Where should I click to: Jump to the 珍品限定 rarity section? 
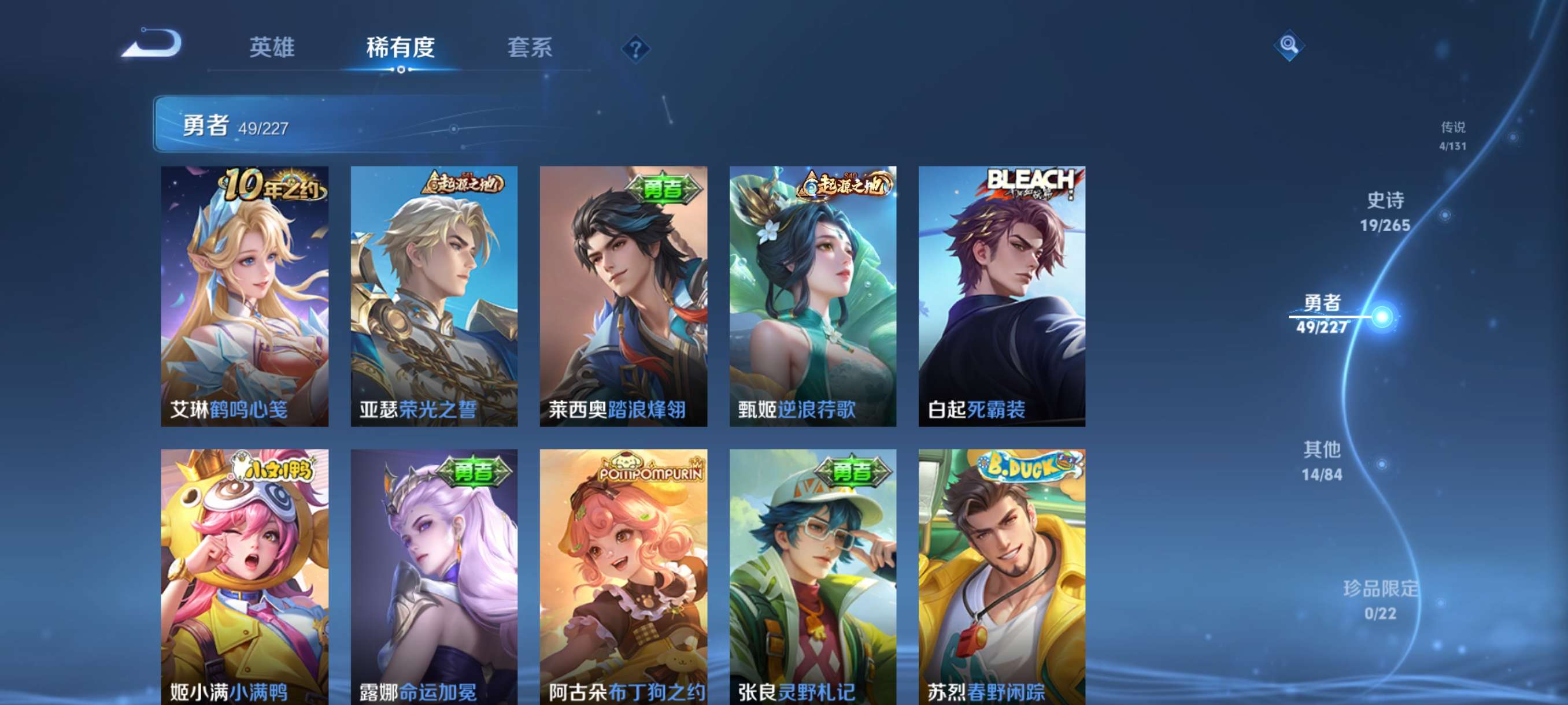(x=1380, y=600)
